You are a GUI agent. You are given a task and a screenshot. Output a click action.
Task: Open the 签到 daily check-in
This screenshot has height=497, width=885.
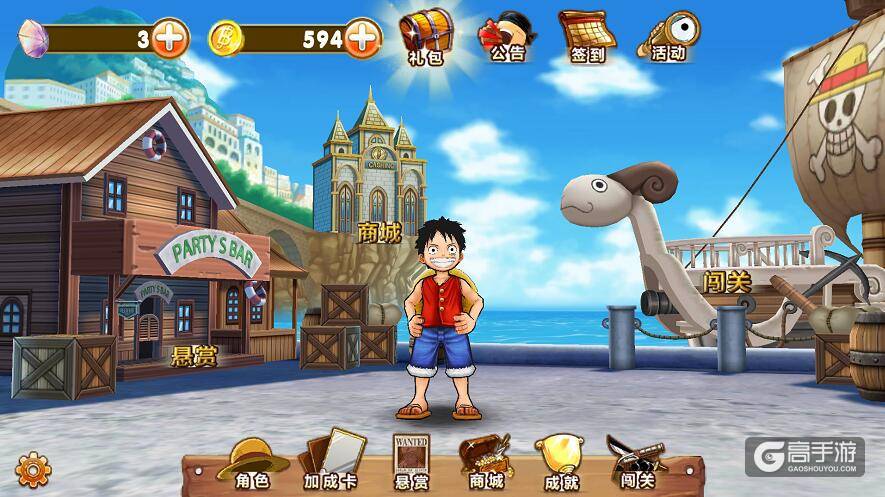(587, 37)
